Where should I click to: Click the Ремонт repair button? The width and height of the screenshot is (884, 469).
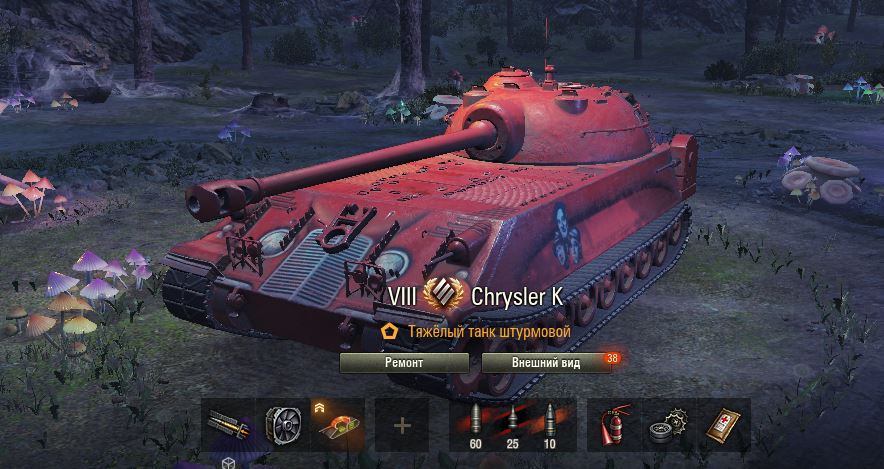click(404, 363)
